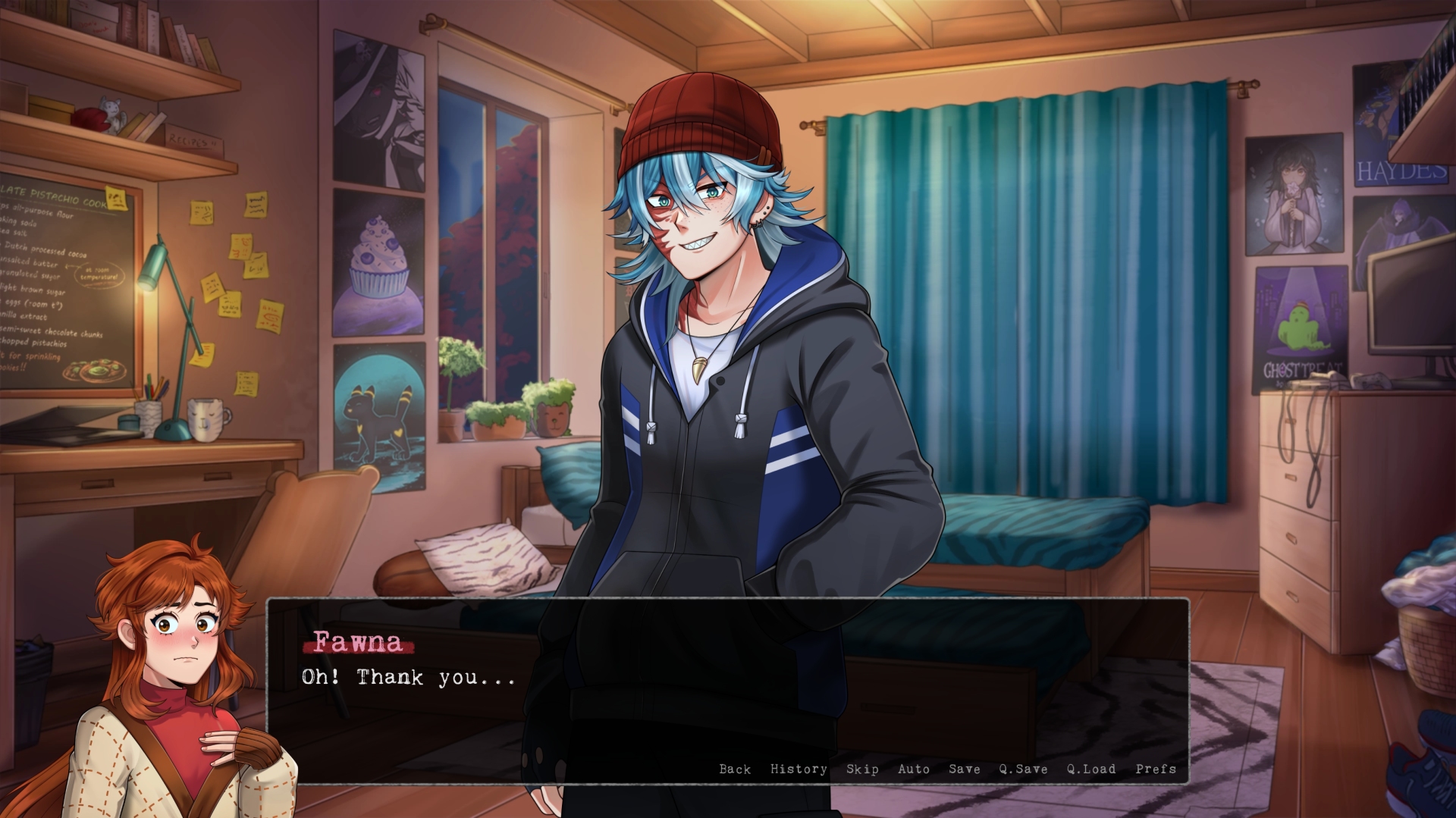The width and height of the screenshot is (1456, 818).
Task: Activate Skip mode
Action: [862, 769]
